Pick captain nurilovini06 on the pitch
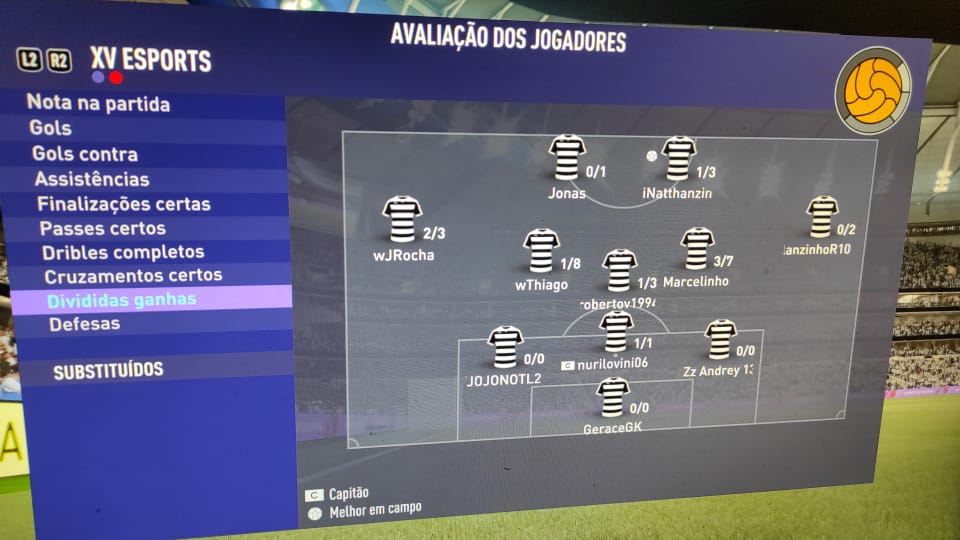This screenshot has width=960, height=540. tap(617, 332)
